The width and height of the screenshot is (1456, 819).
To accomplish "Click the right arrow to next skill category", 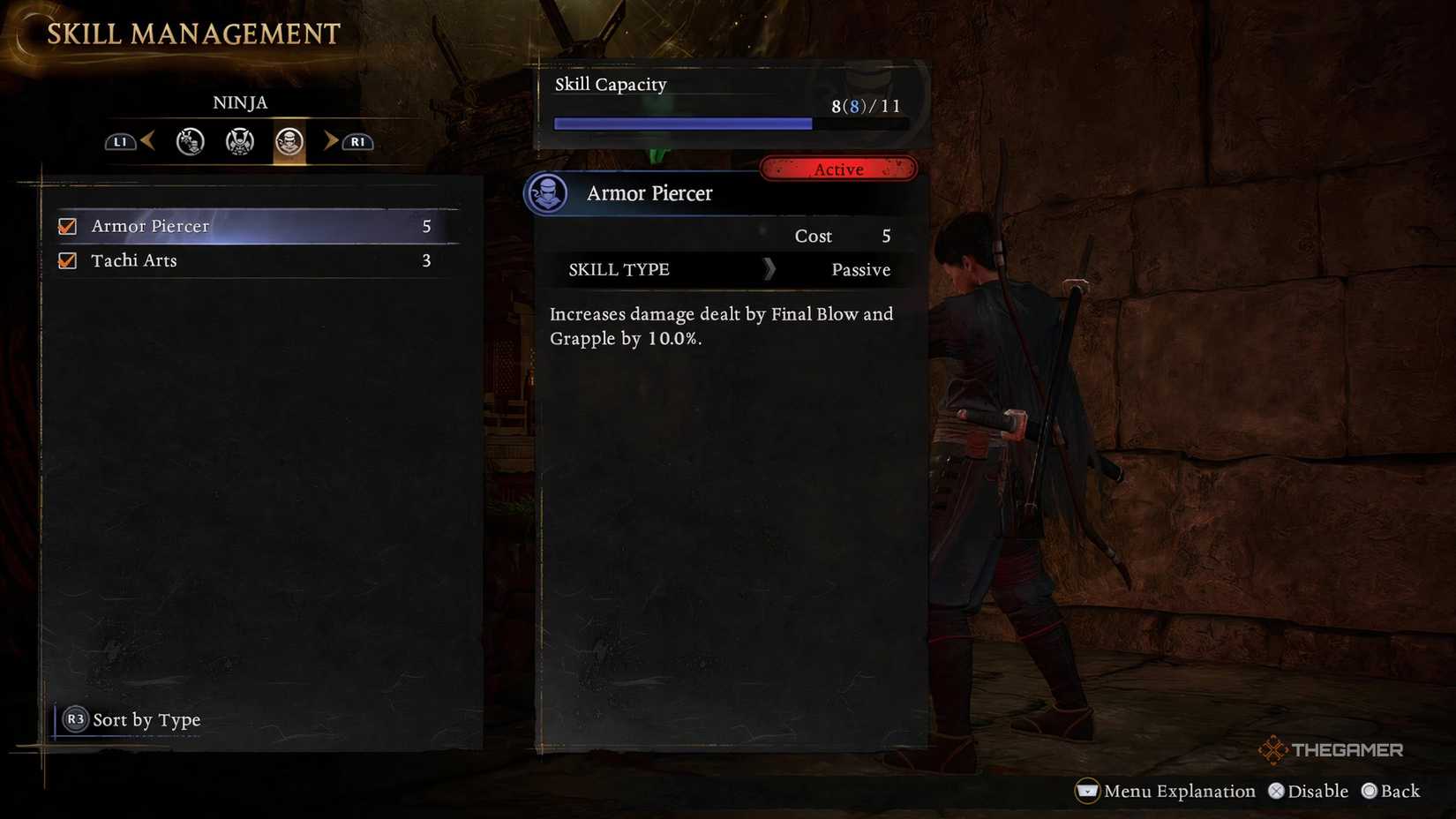I will 331,141.
